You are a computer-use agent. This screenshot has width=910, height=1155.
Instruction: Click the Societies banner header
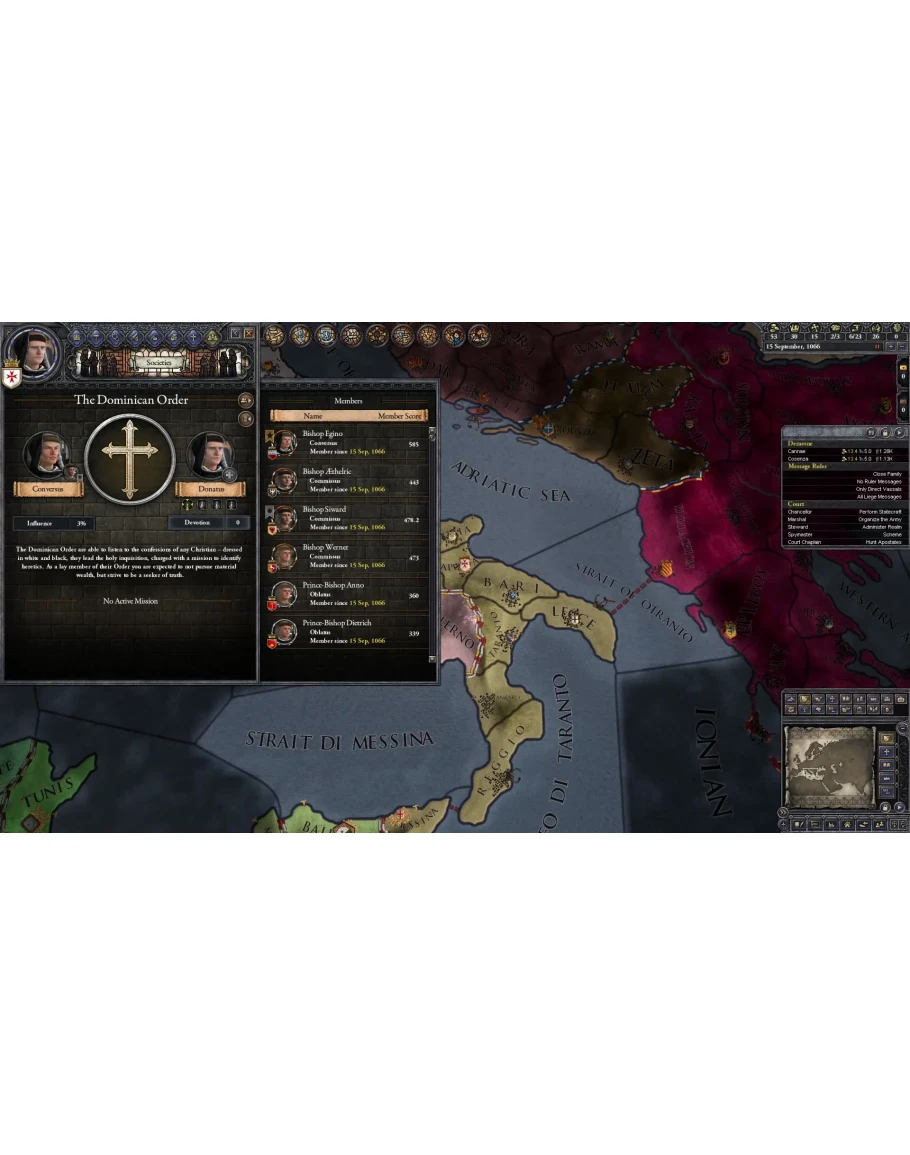click(x=158, y=337)
